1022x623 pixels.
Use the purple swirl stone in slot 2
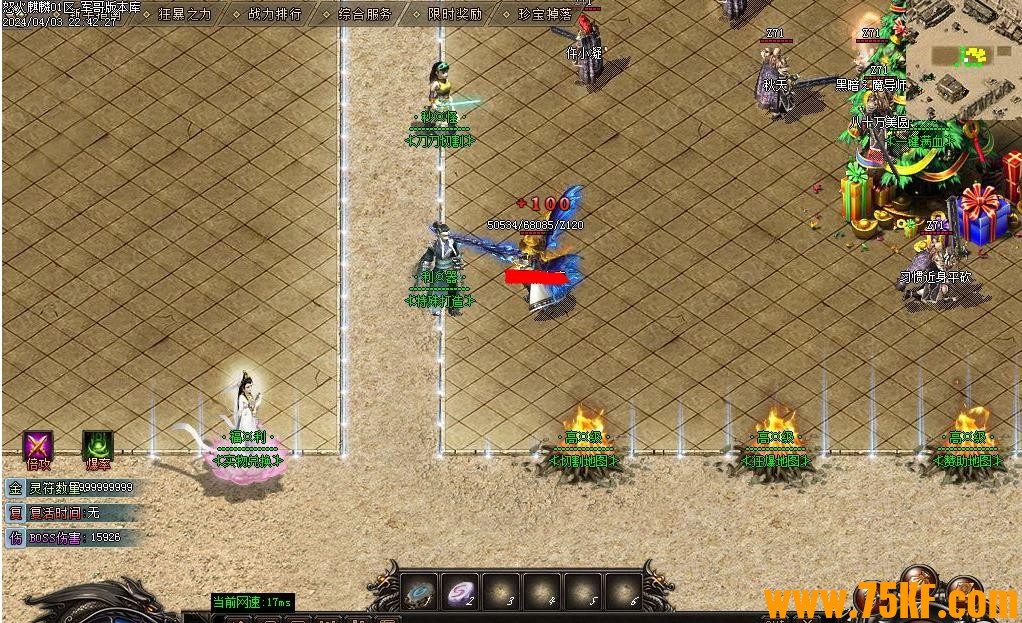coord(461,592)
